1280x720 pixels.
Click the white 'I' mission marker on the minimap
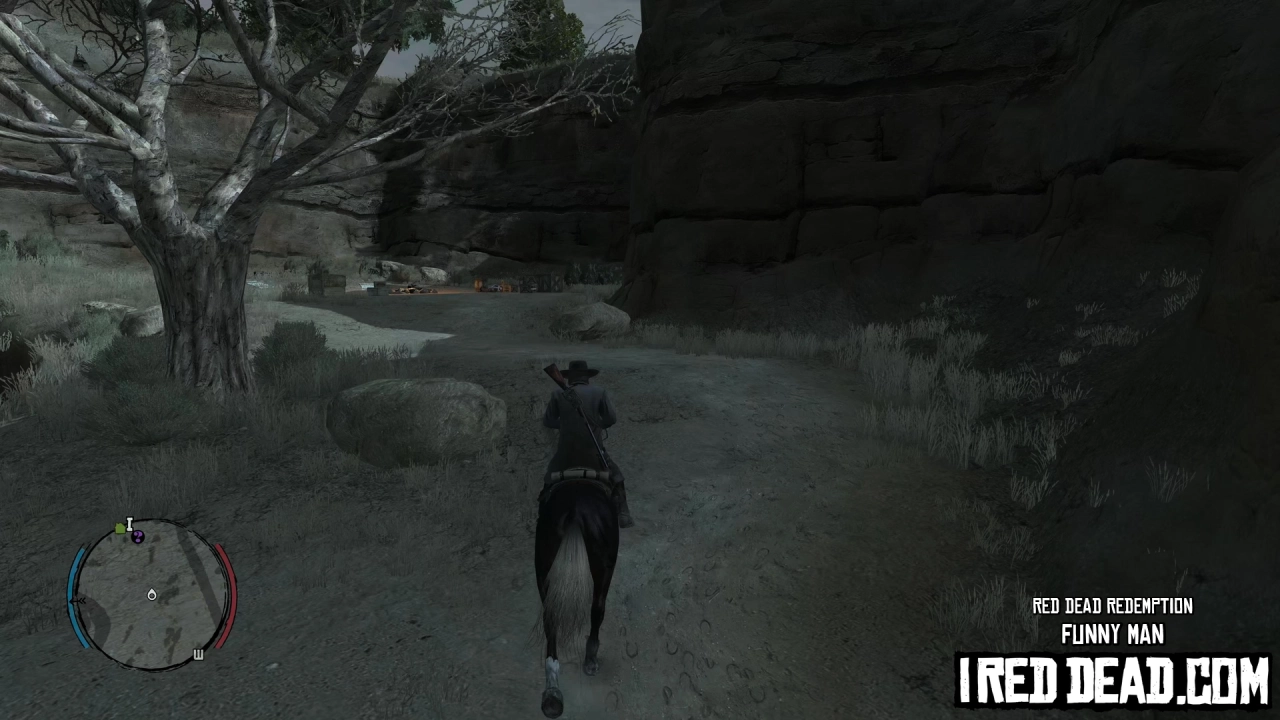[x=129, y=523]
